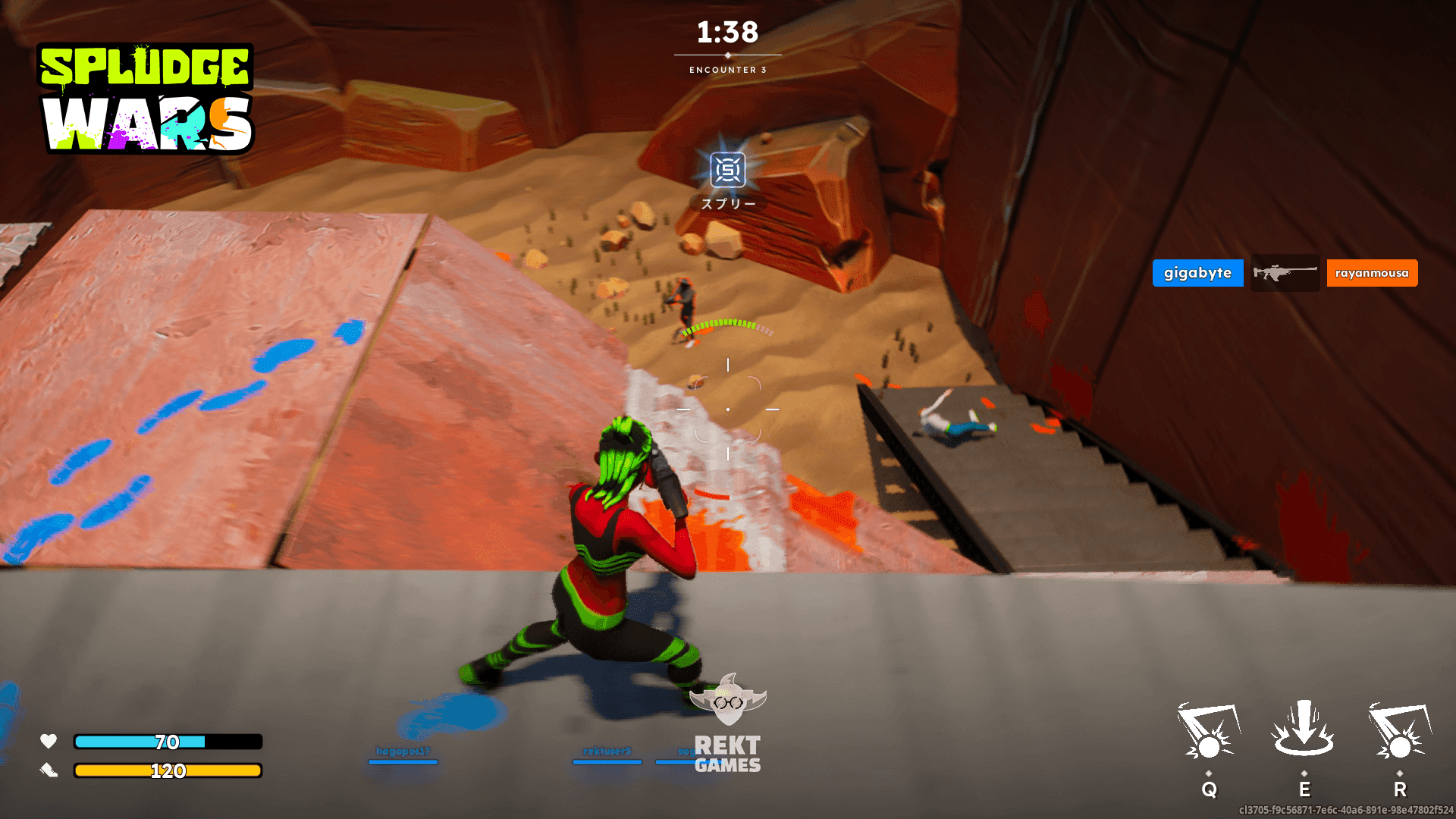
Task: Click the スプリー objective marker icon
Action: click(x=727, y=173)
